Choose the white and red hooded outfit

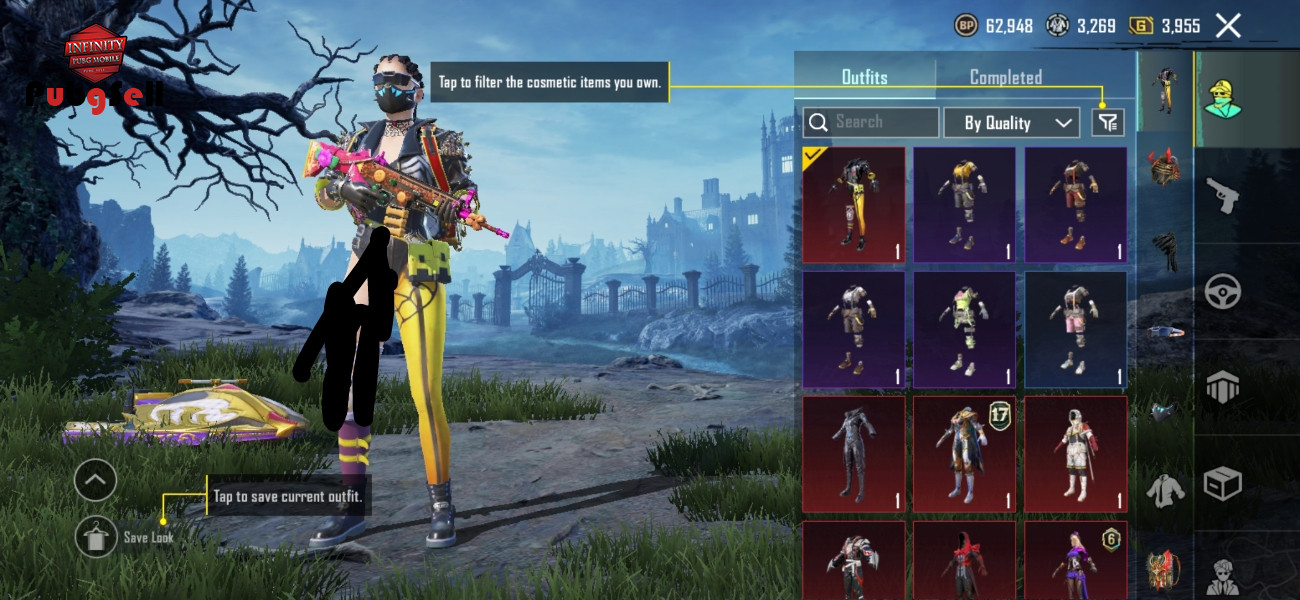pos(1075,454)
